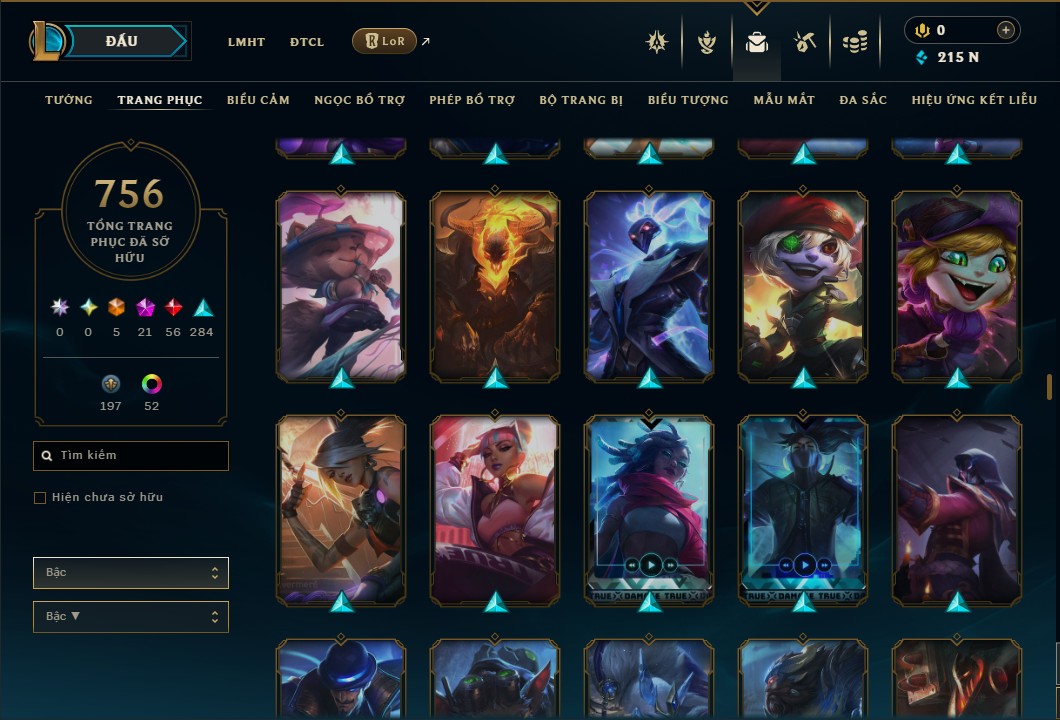Switch to BIỂU CẢM emotes tab
The width and height of the screenshot is (1060, 720).
(x=258, y=100)
